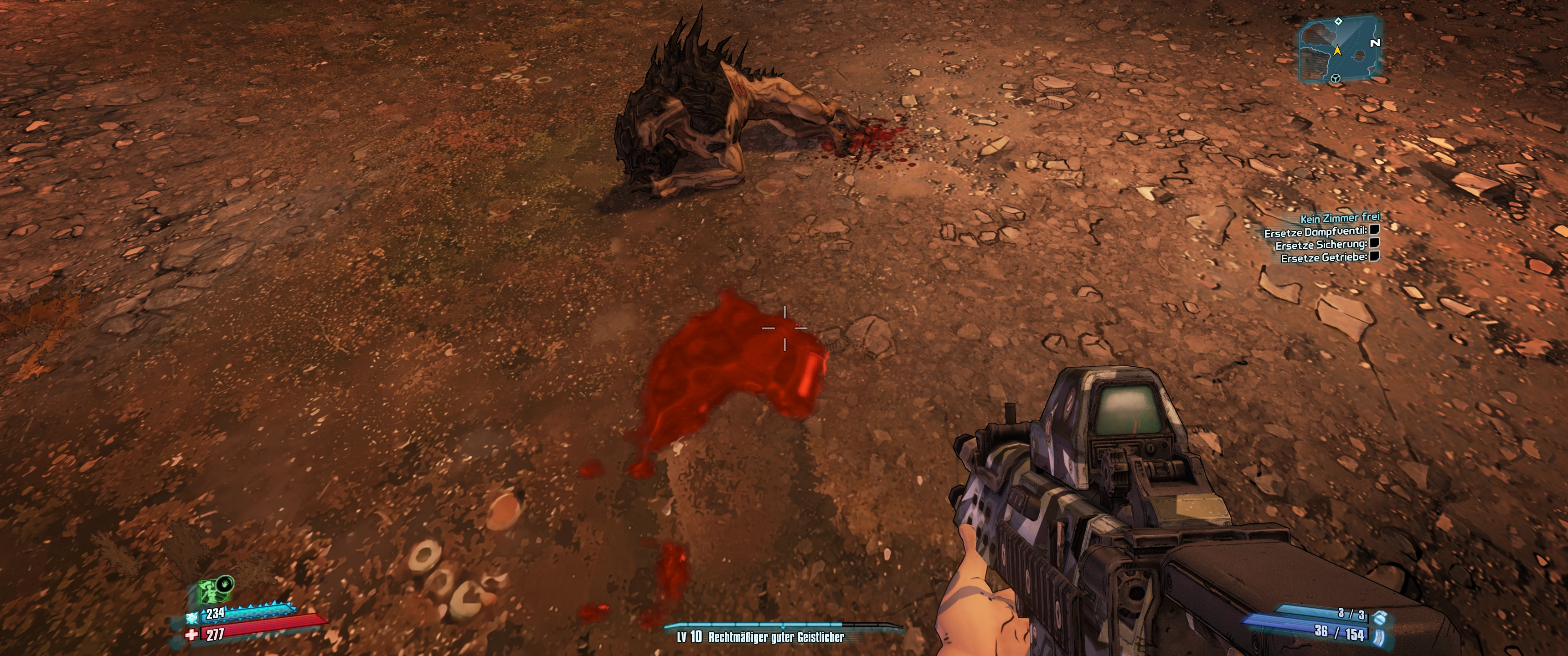
Task: Click the diamond objective waypoint on the minimap
Action: pyautogui.click(x=1338, y=22)
